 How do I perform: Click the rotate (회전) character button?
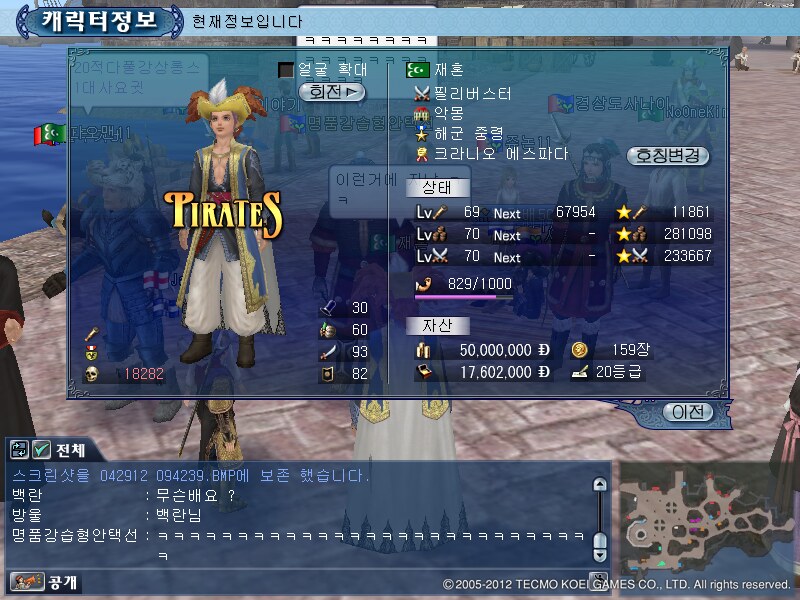point(335,92)
